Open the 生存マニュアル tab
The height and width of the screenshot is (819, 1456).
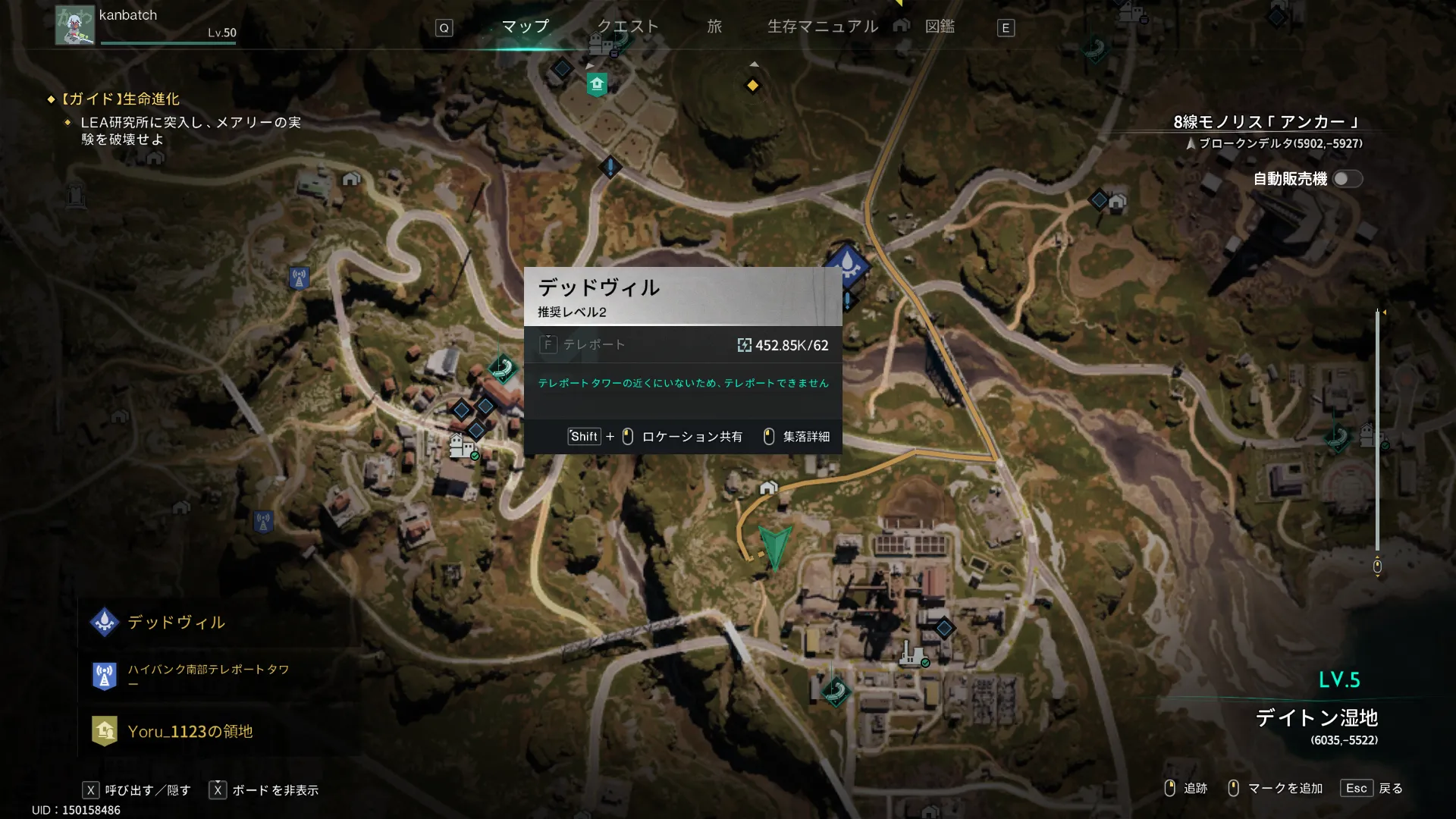pos(823,27)
